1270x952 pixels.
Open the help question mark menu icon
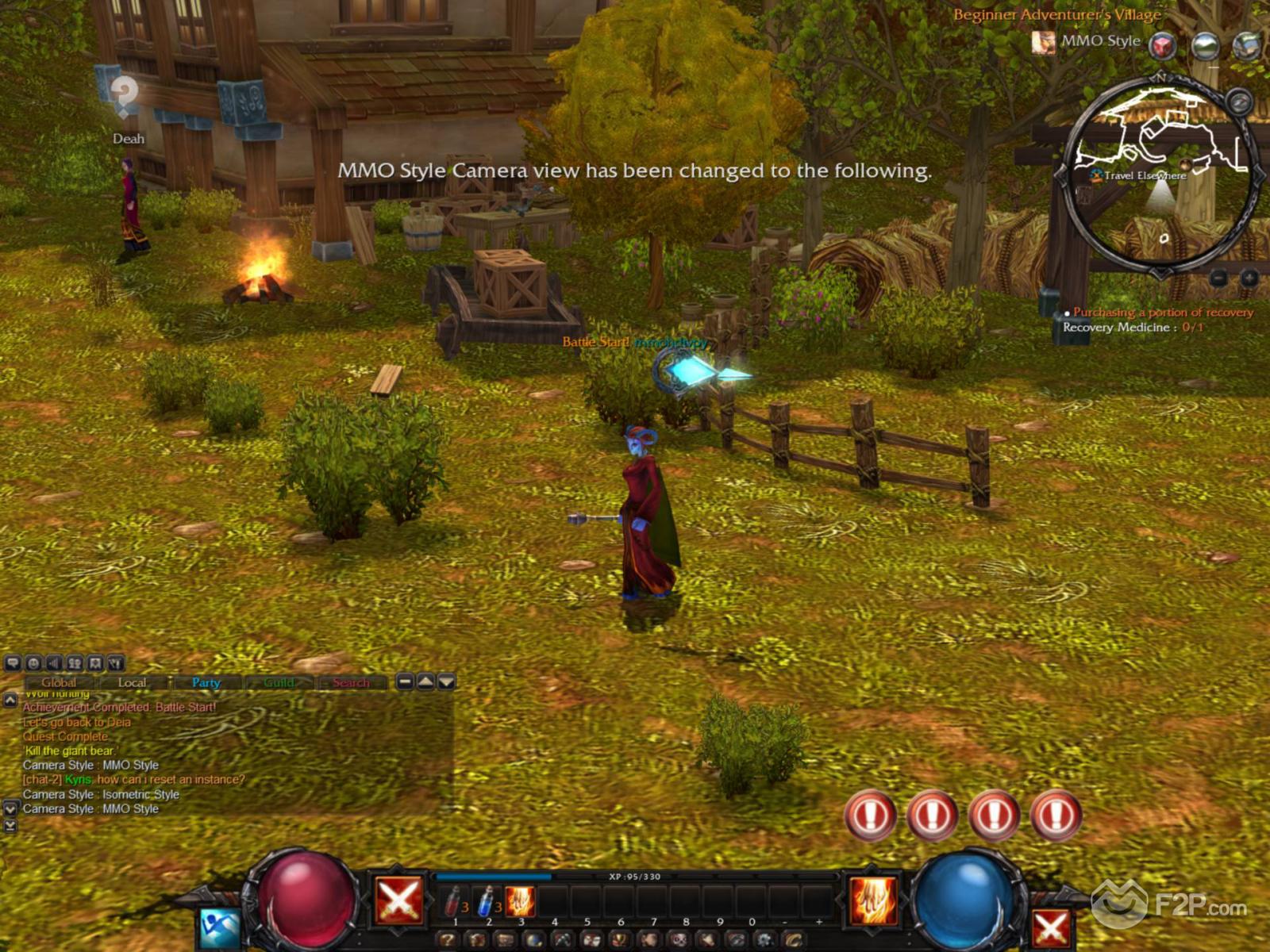pyautogui.click(x=447, y=941)
